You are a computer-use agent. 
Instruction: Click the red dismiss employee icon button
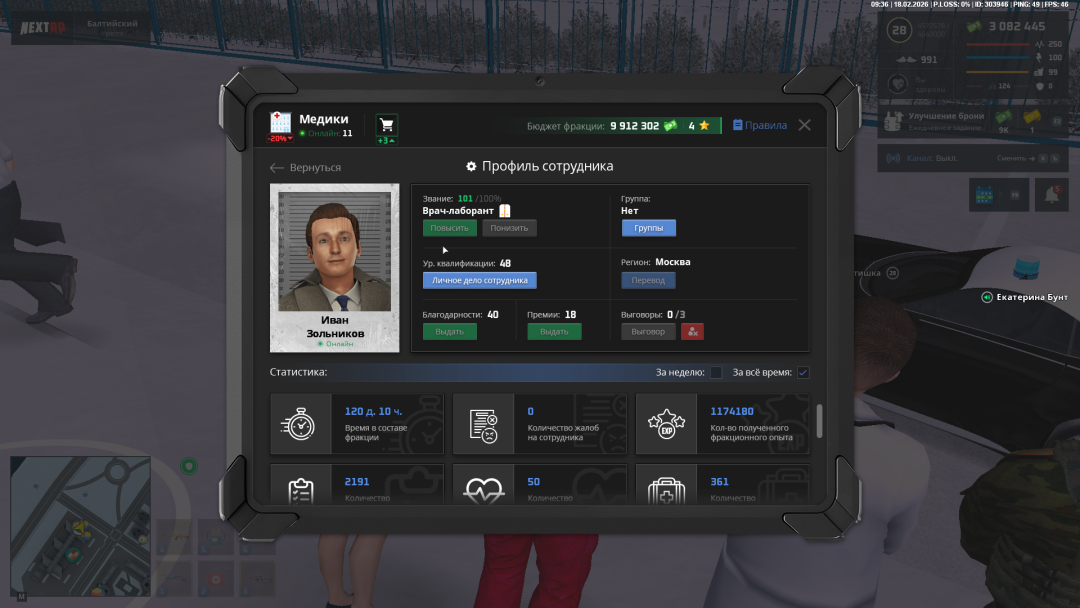(693, 332)
